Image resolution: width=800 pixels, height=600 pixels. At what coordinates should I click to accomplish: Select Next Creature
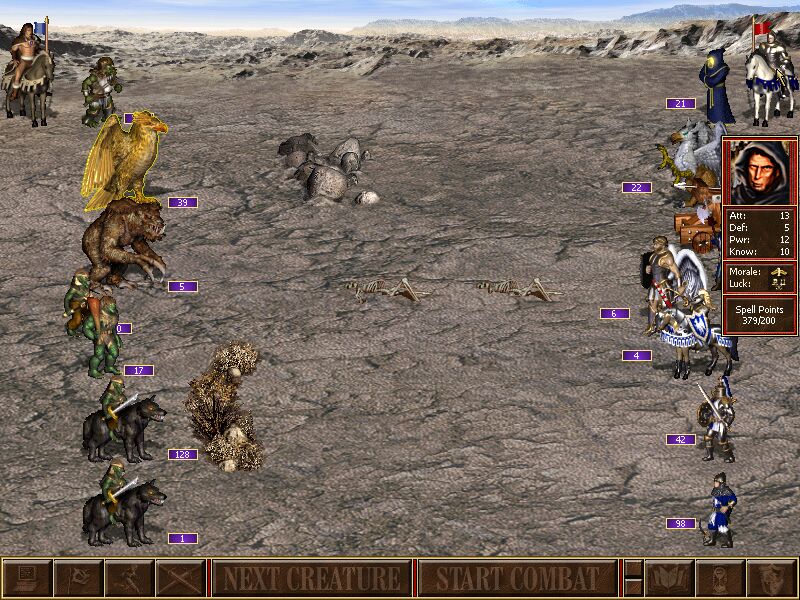(311, 578)
